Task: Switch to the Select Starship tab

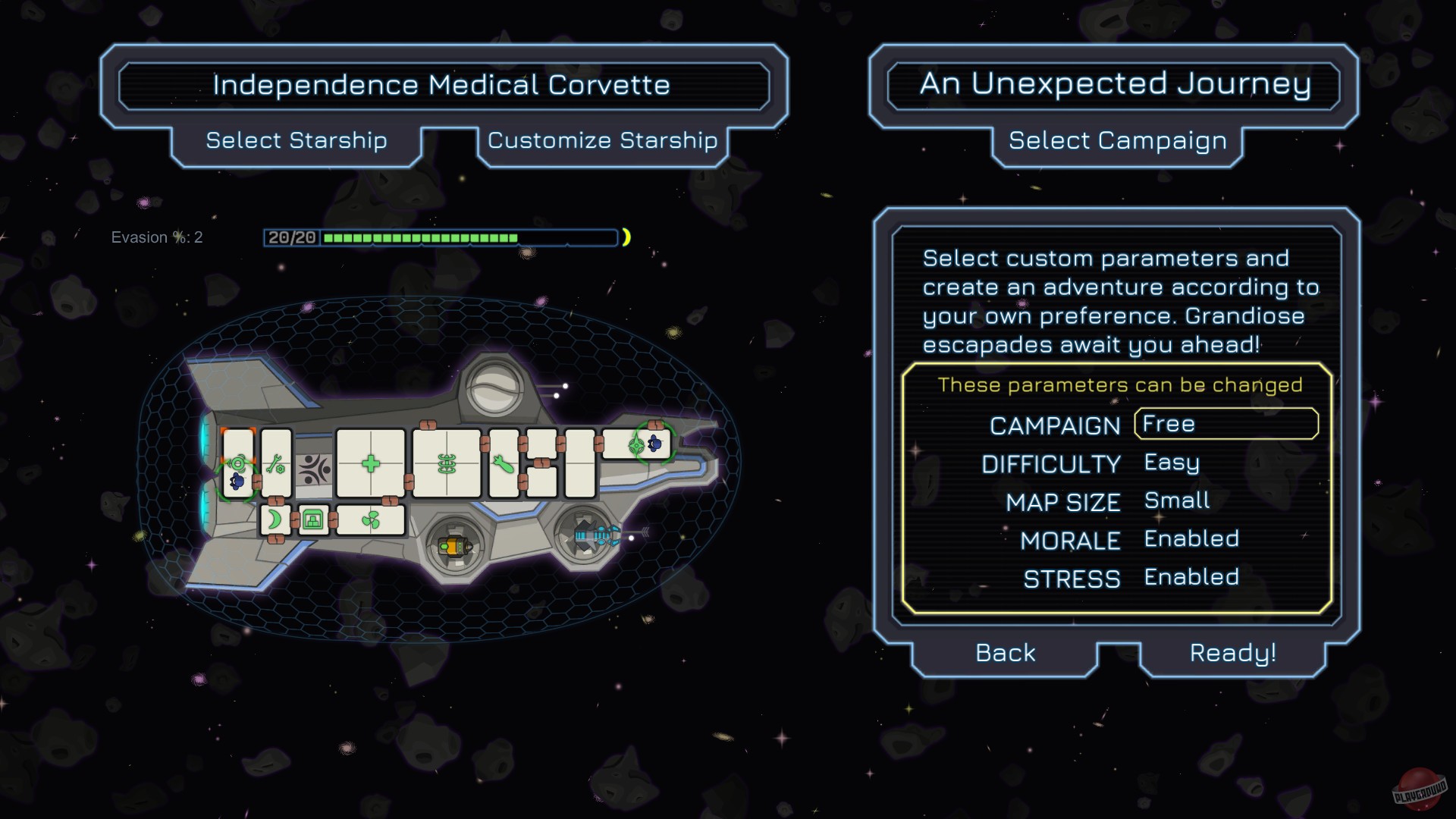Action: pyautogui.click(x=295, y=141)
